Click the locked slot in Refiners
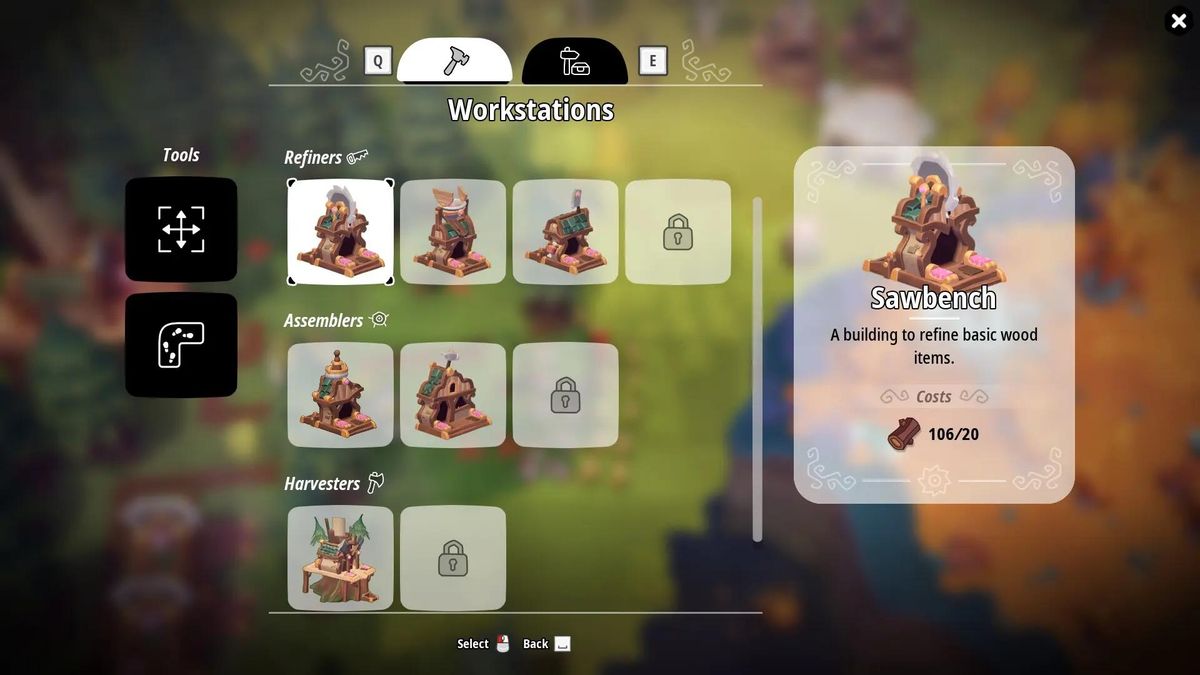The width and height of the screenshot is (1200, 675). (678, 232)
